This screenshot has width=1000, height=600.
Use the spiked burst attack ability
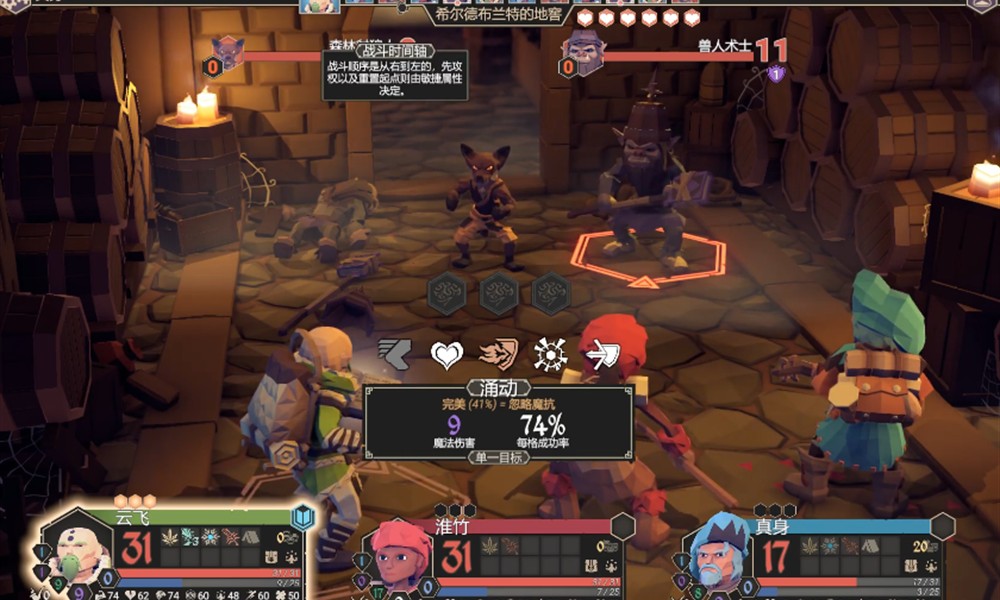(549, 354)
